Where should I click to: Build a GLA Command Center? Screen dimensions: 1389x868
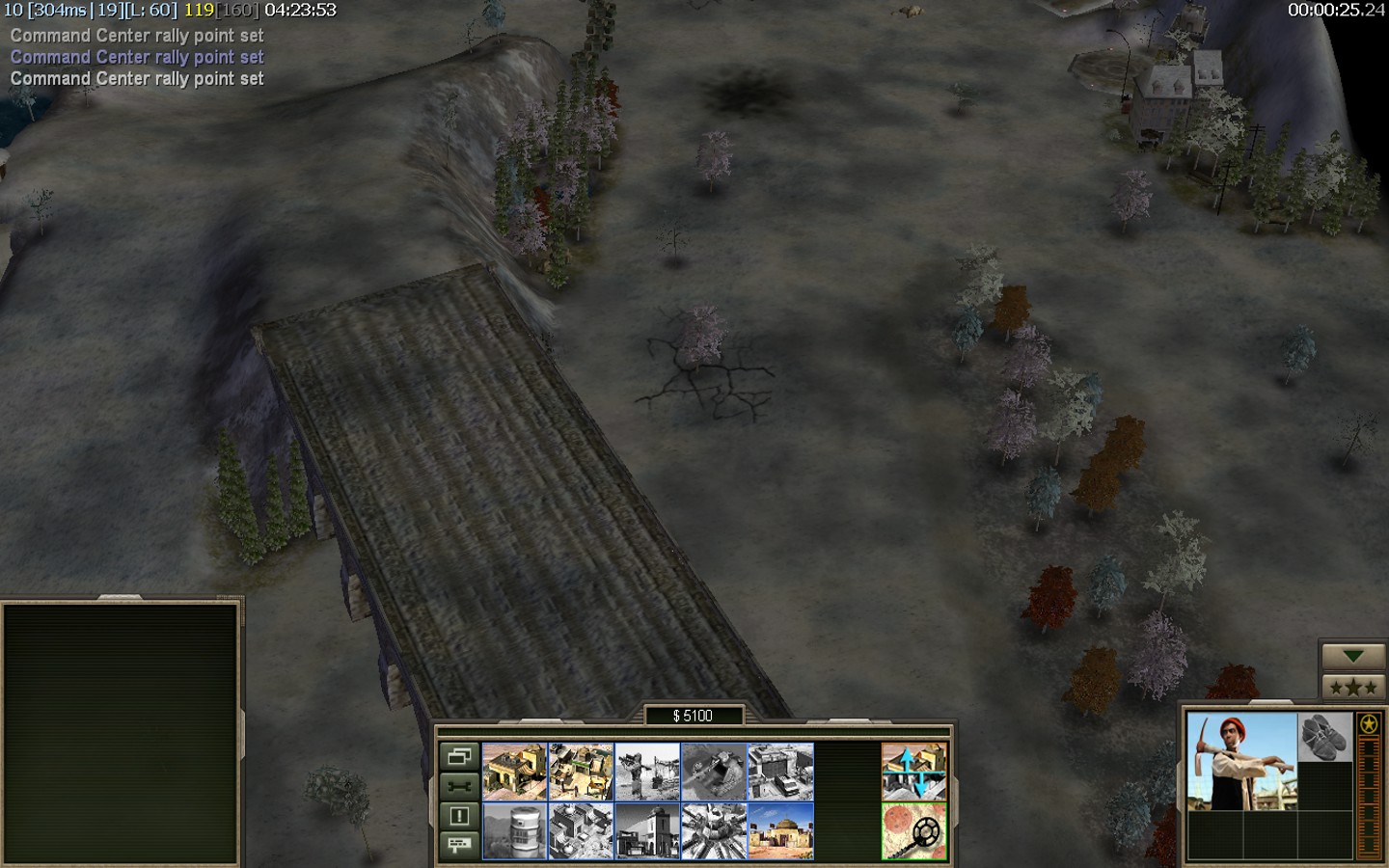[x=780, y=831]
